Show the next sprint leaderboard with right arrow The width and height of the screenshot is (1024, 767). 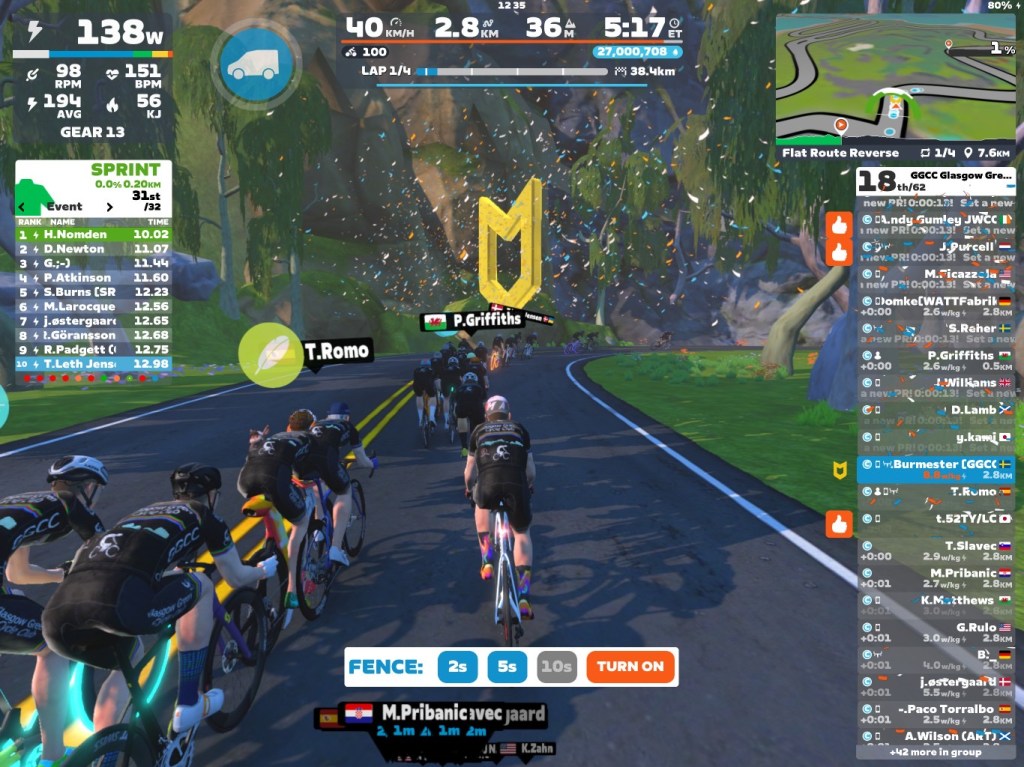(110, 207)
